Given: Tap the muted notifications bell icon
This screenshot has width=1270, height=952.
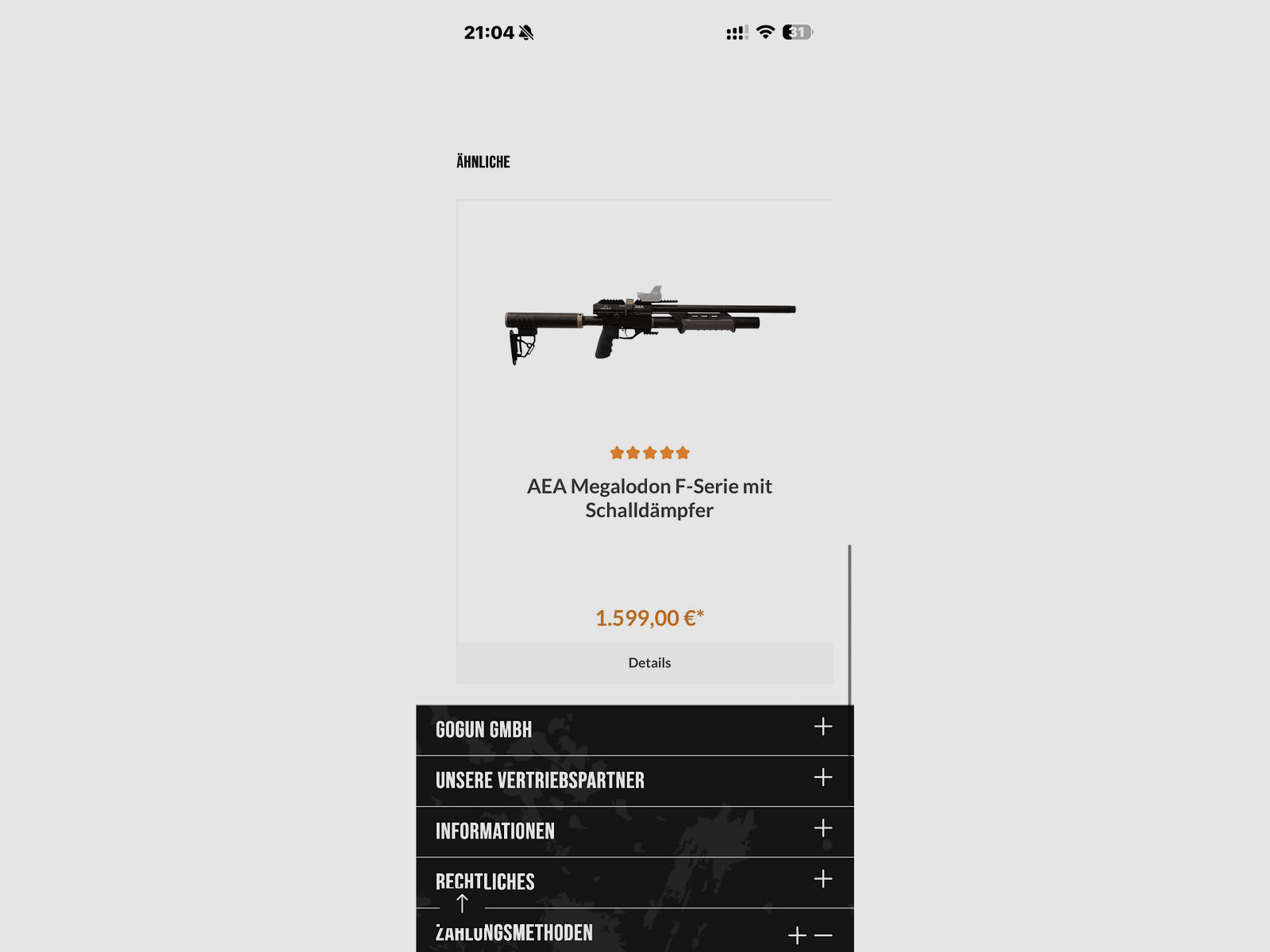Looking at the screenshot, I should pos(526,33).
